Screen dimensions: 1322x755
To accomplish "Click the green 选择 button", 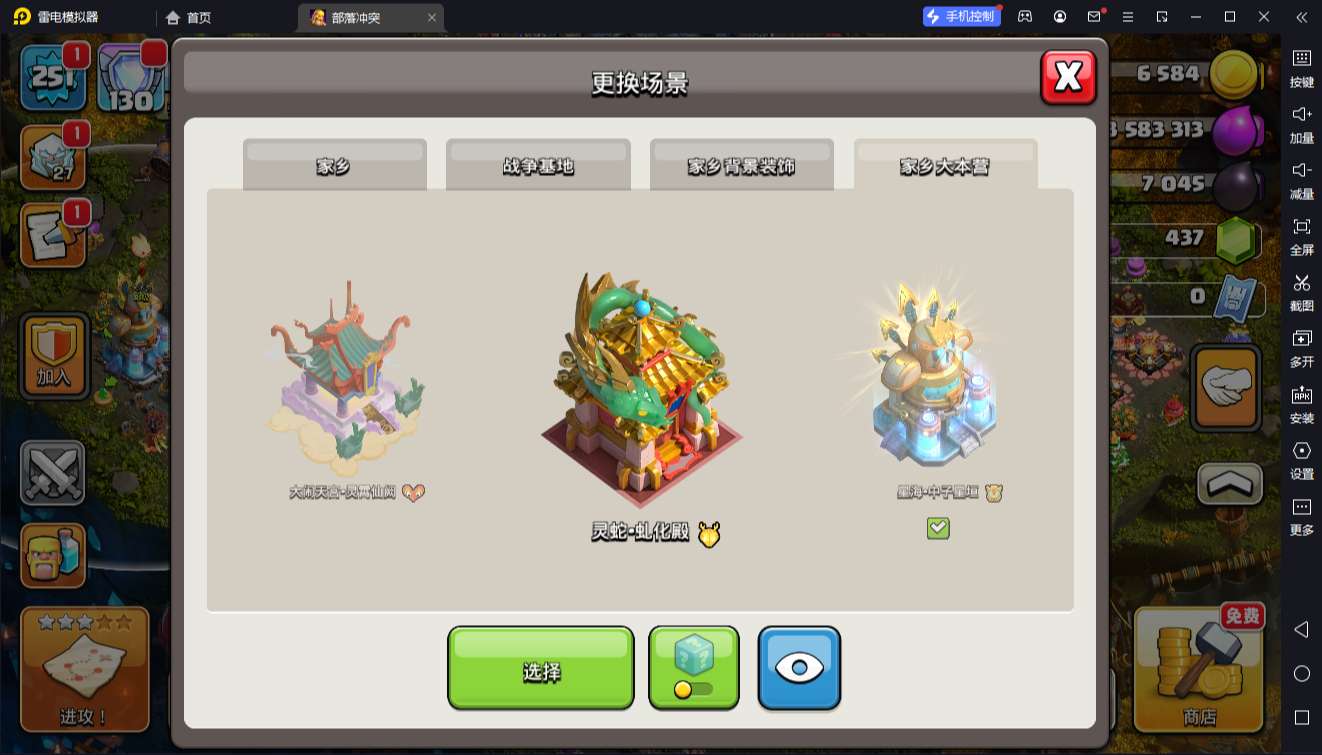I will 540,668.
